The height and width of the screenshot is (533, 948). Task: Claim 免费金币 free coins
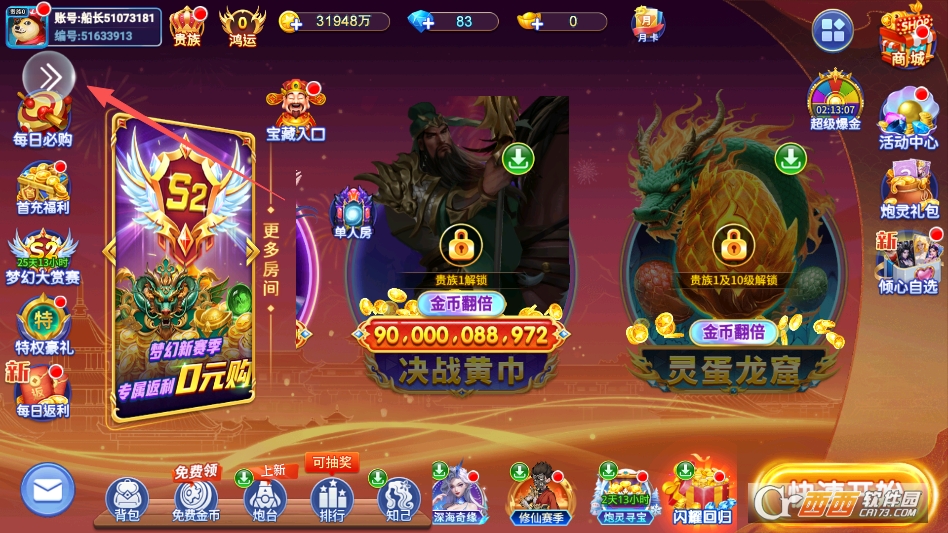pyautogui.click(x=195, y=498)
